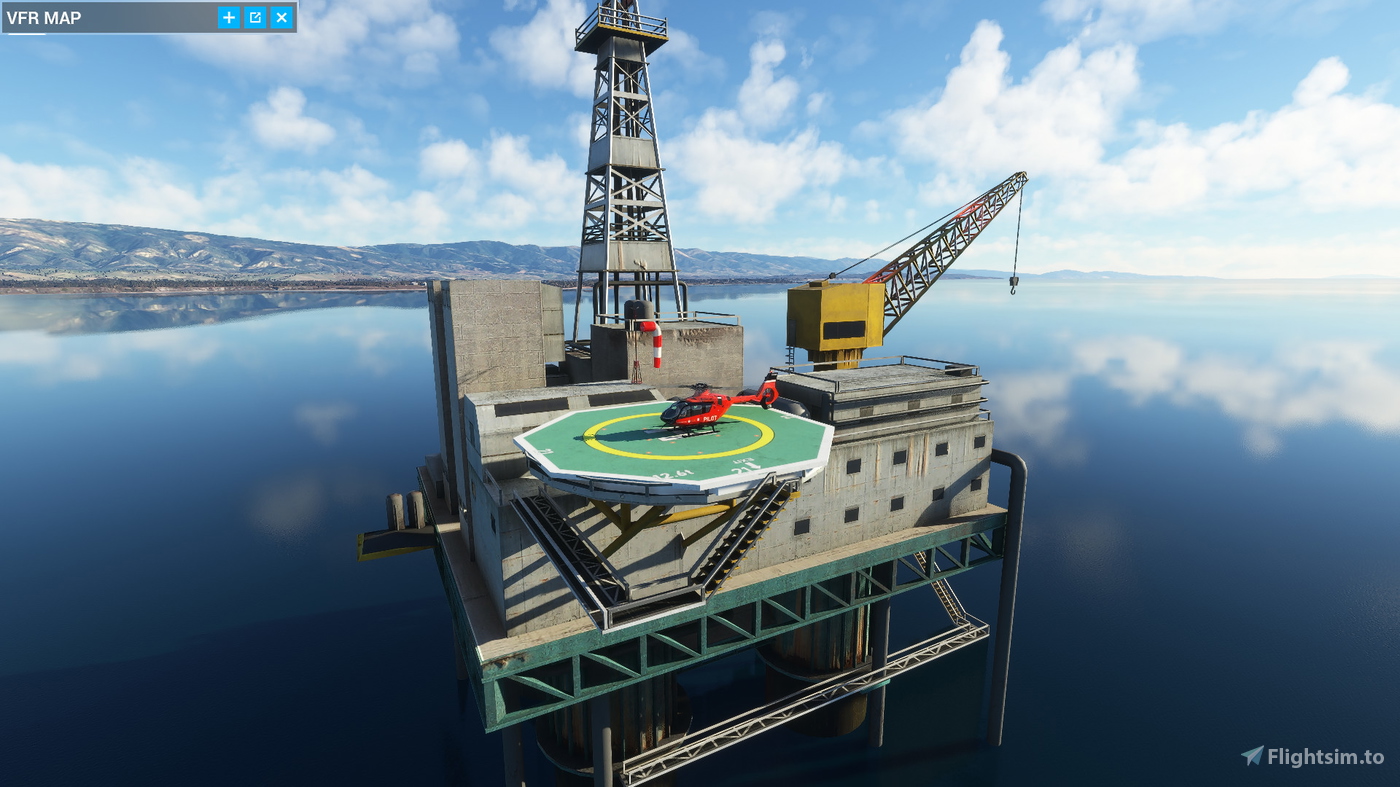This screenshot has height=787, width=1400.
Task: Open the VFR MAP in an external window
Action: [254, 17]
